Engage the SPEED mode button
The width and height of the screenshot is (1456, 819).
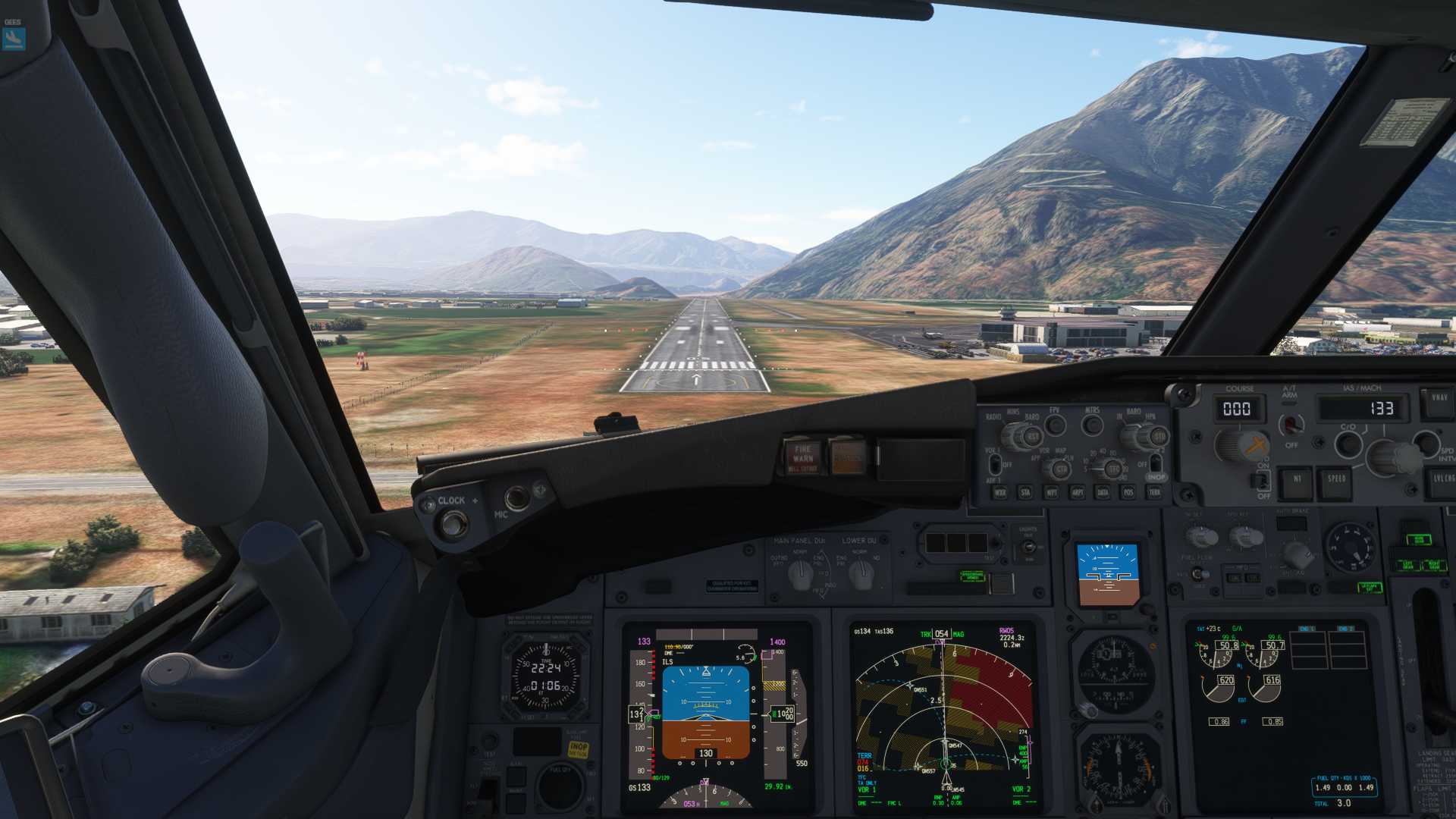pos(1336,481)
